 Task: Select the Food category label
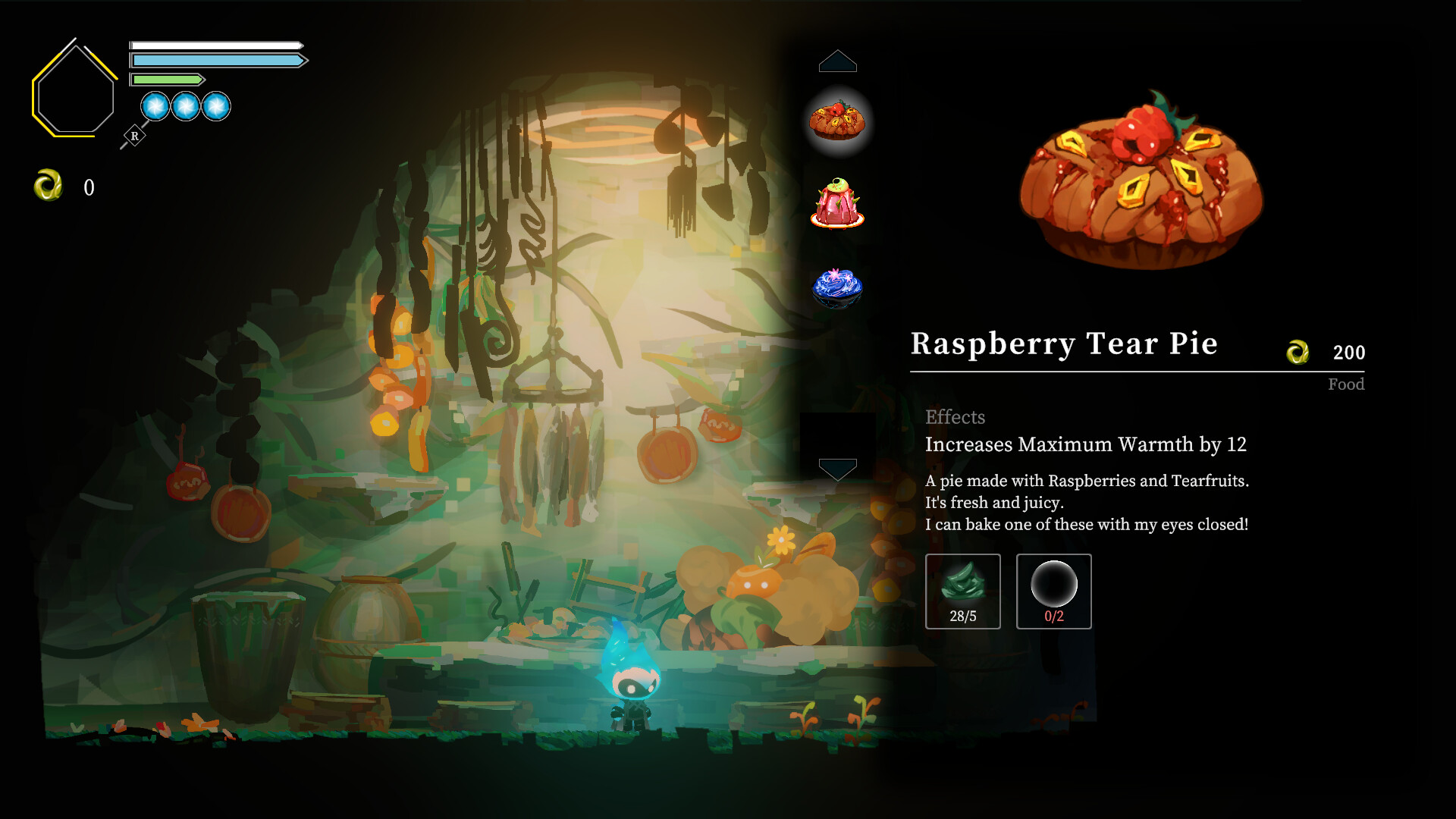1346,384
